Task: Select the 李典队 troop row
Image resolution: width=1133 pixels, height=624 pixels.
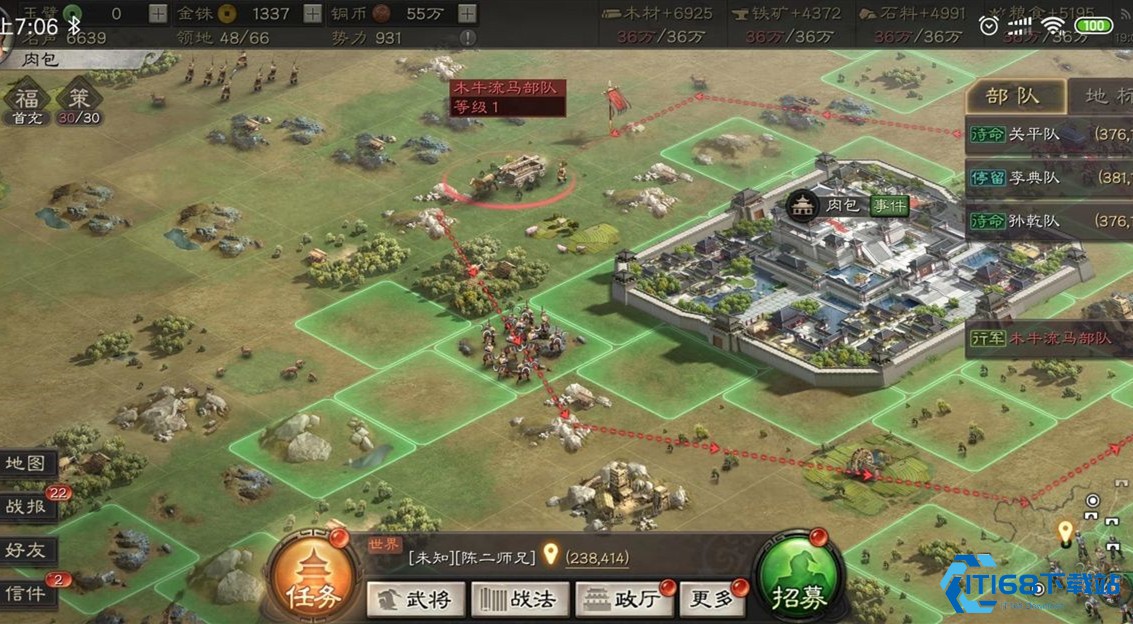Action: 1048,178
